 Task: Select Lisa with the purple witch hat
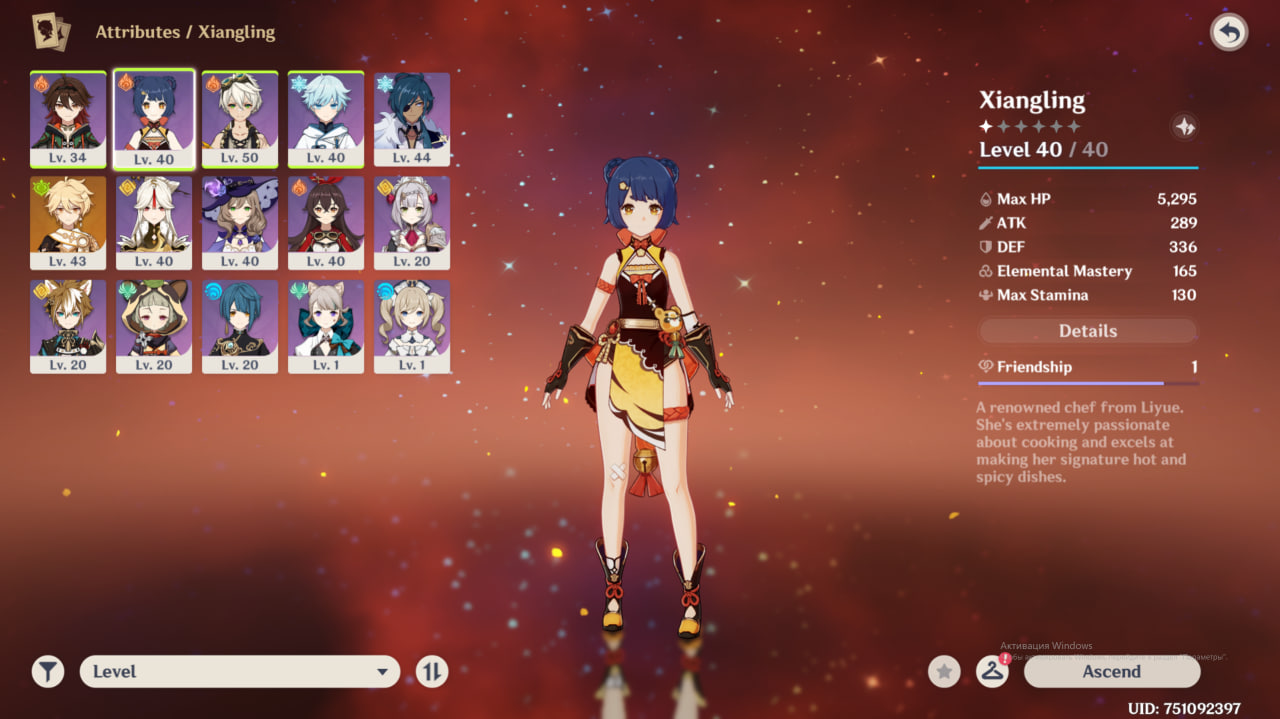coord(240,222)
